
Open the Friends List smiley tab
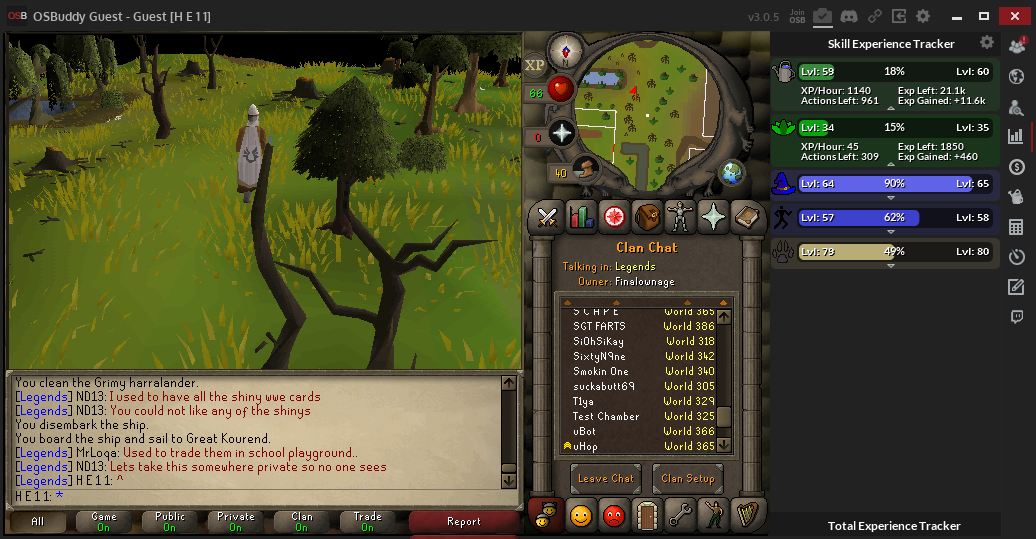581,515
